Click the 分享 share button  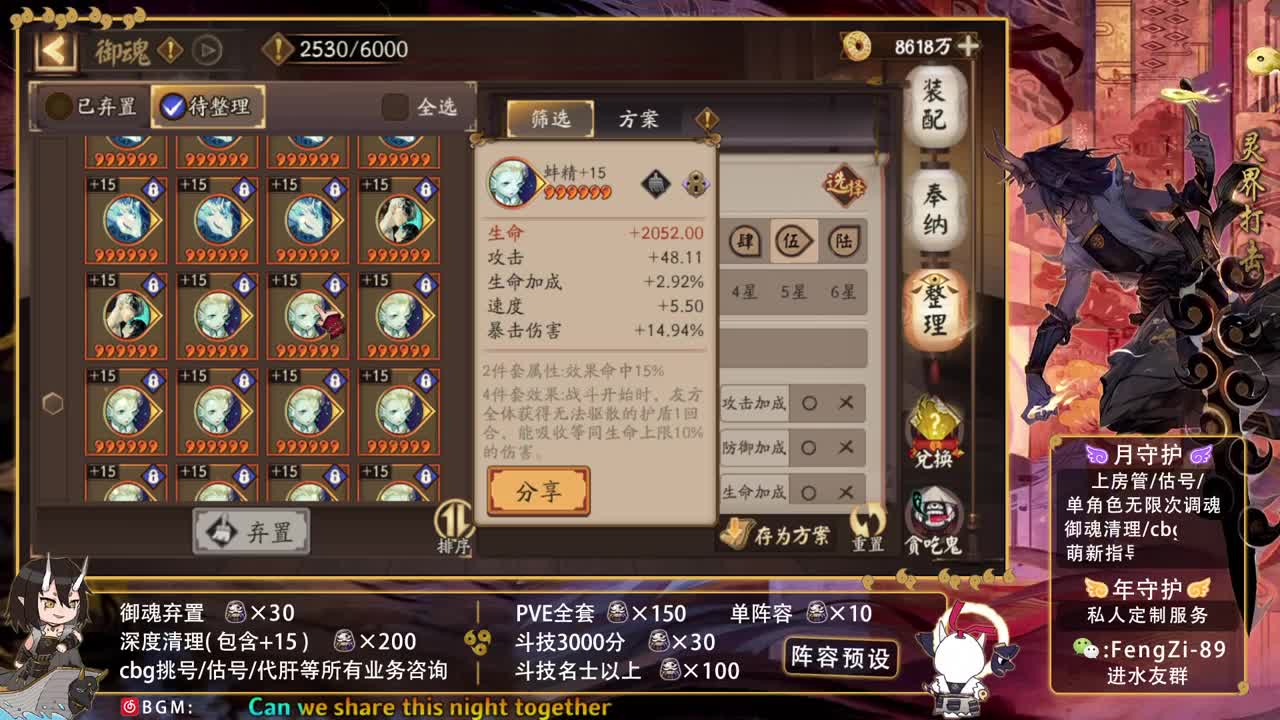tap(539, 493)
